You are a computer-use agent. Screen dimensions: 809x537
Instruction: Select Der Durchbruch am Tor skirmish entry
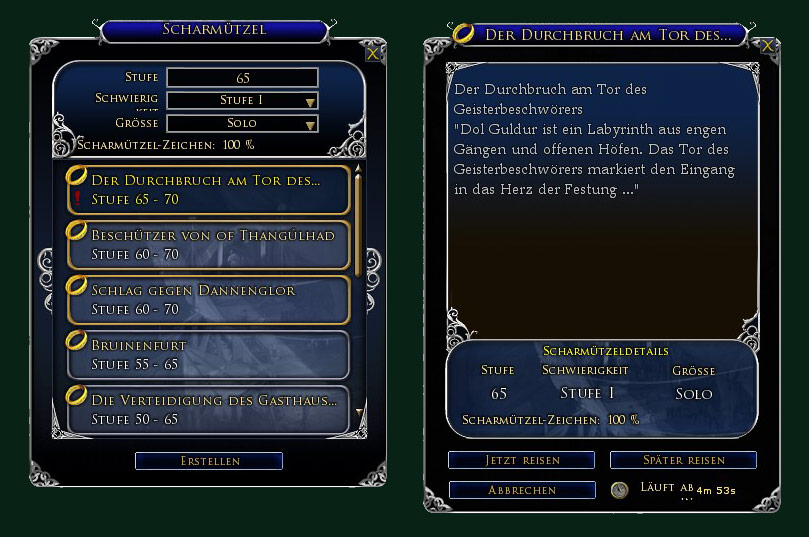coord(207,190)
